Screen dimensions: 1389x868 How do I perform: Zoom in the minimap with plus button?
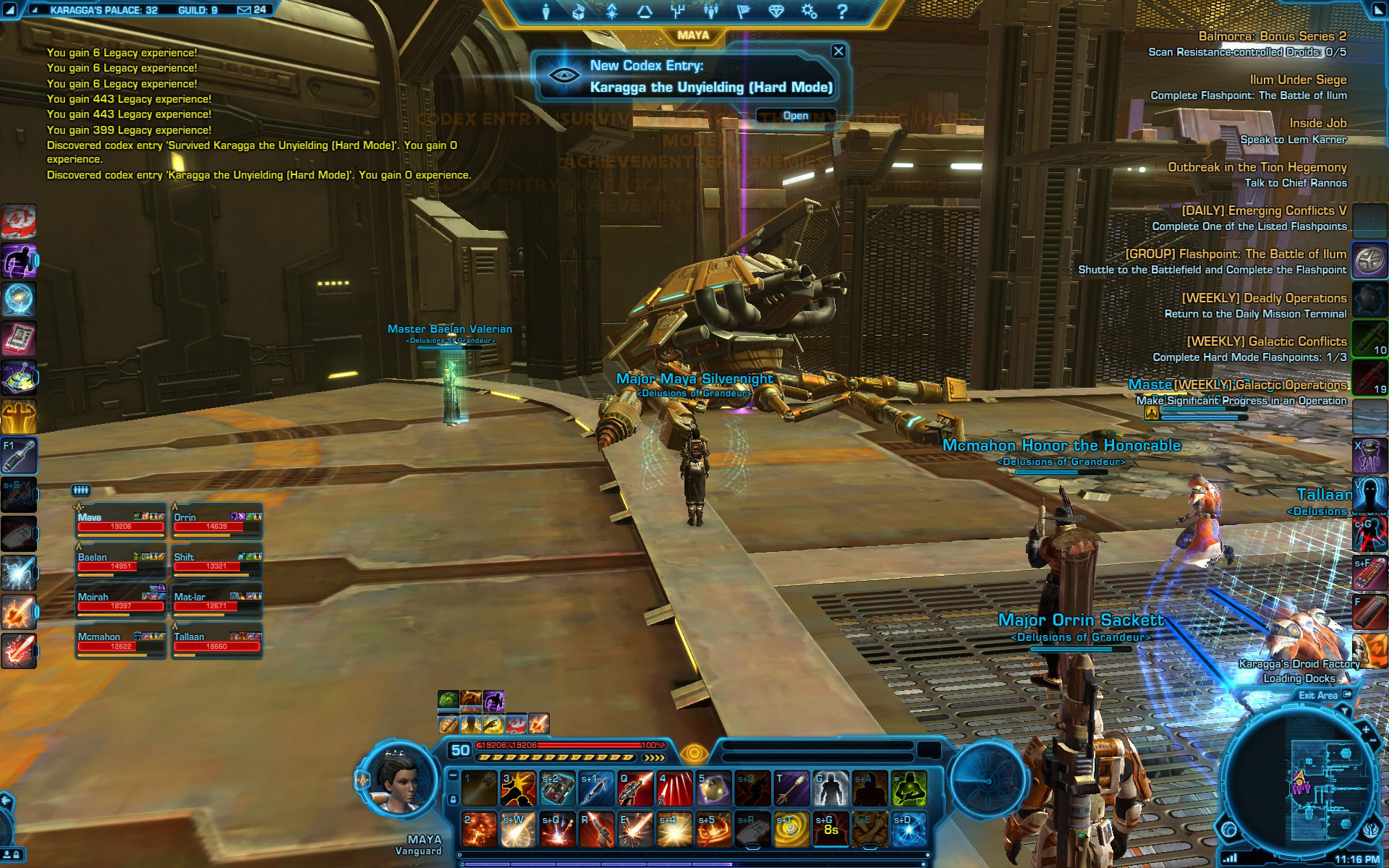(1366, 731)
